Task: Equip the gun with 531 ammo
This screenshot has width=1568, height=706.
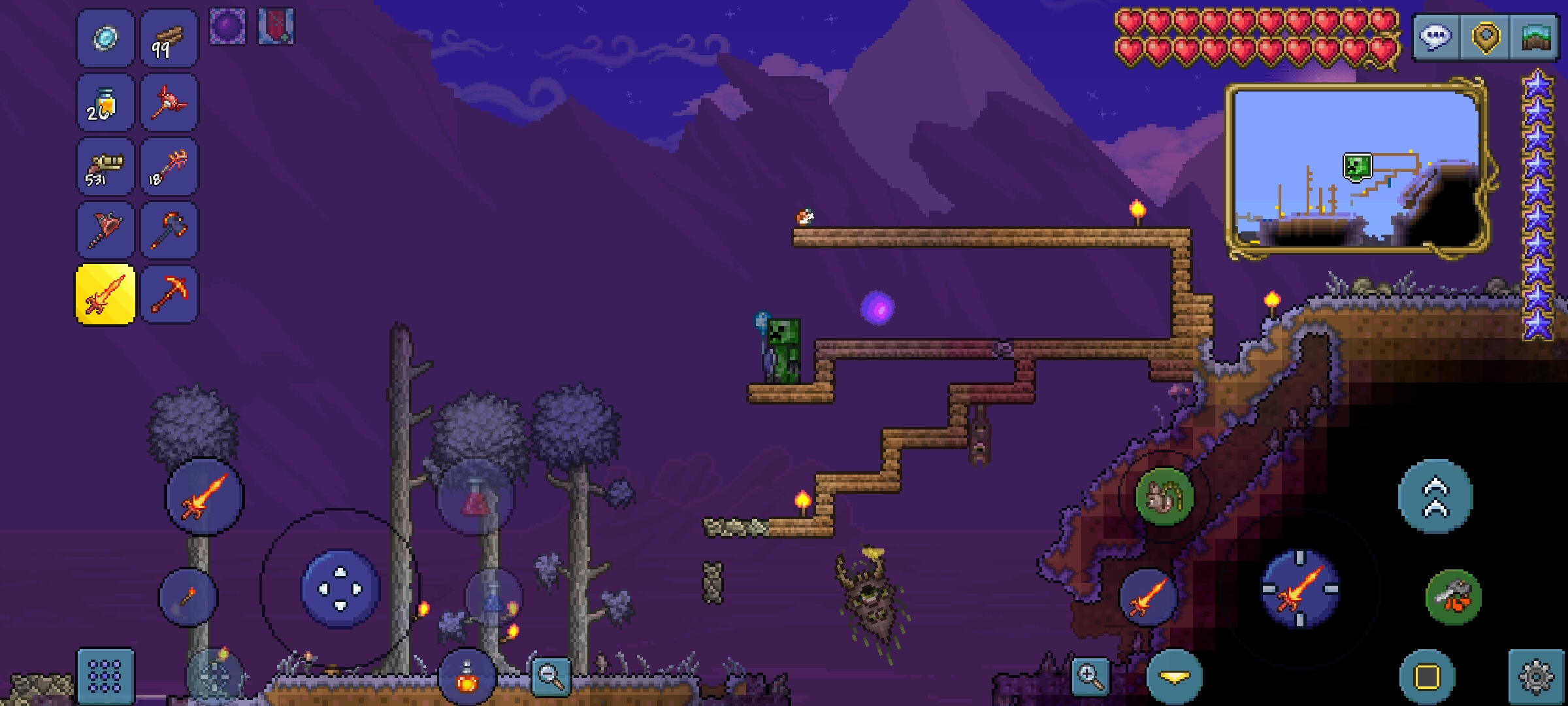Action: tap(105, 166)
